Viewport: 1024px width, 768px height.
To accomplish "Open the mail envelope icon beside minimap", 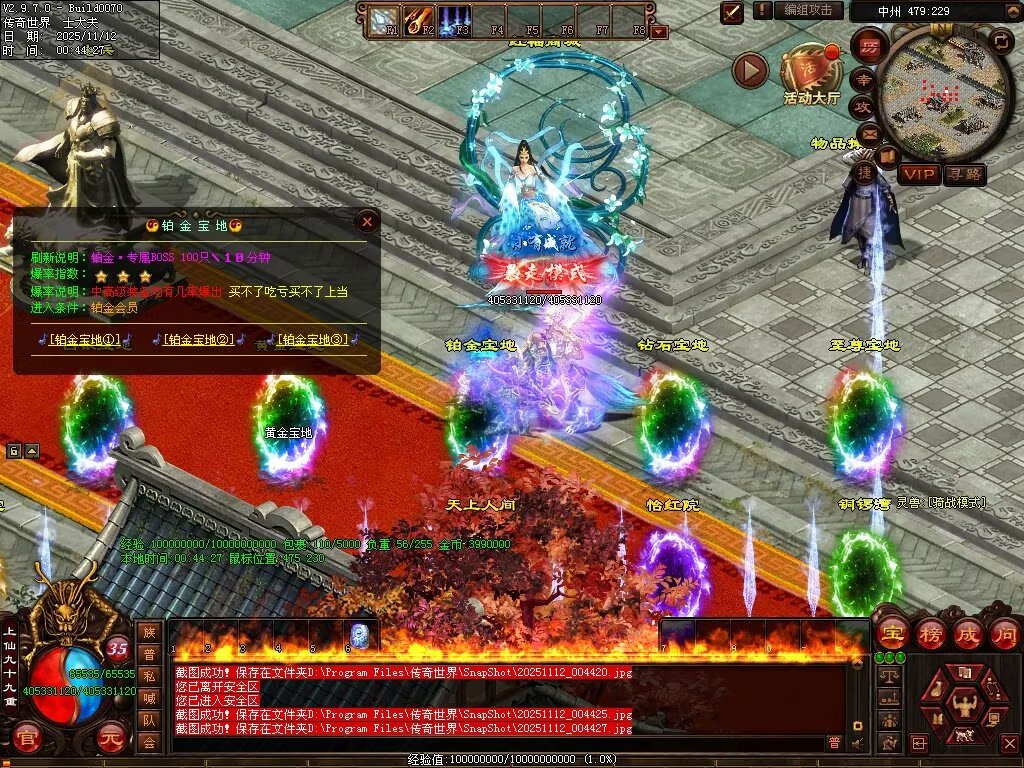I will click(x=868, y=132).
